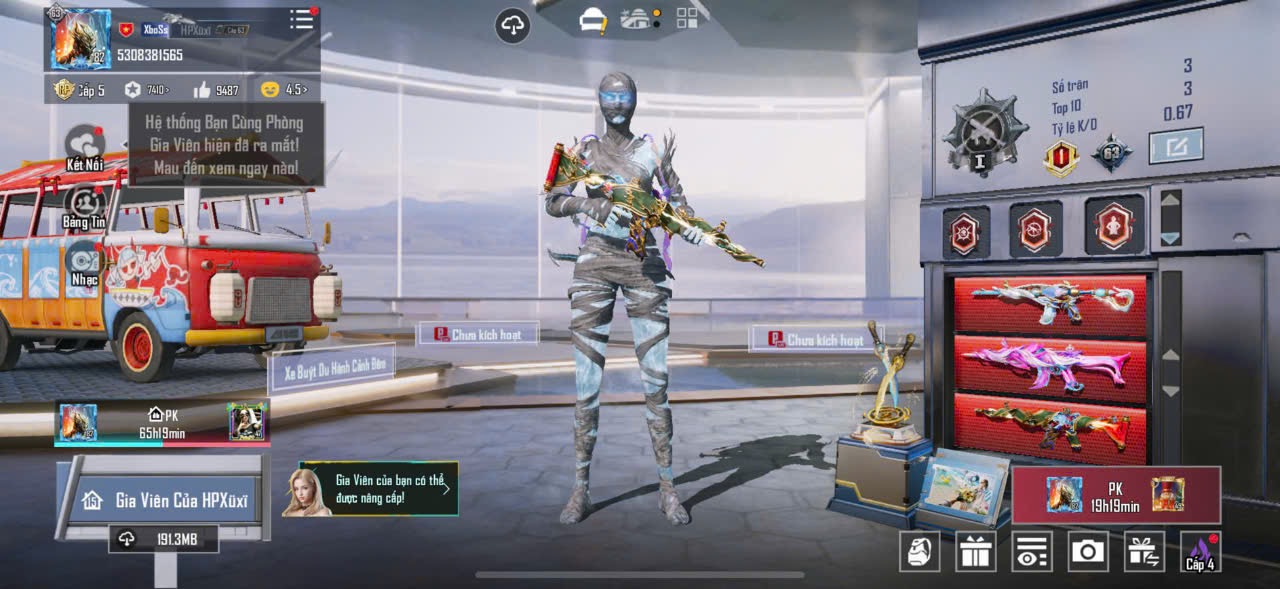Screen dimensions: 1280x589
Task: Click the thumbs-up likes counter 9487
Action: (215, 90)
